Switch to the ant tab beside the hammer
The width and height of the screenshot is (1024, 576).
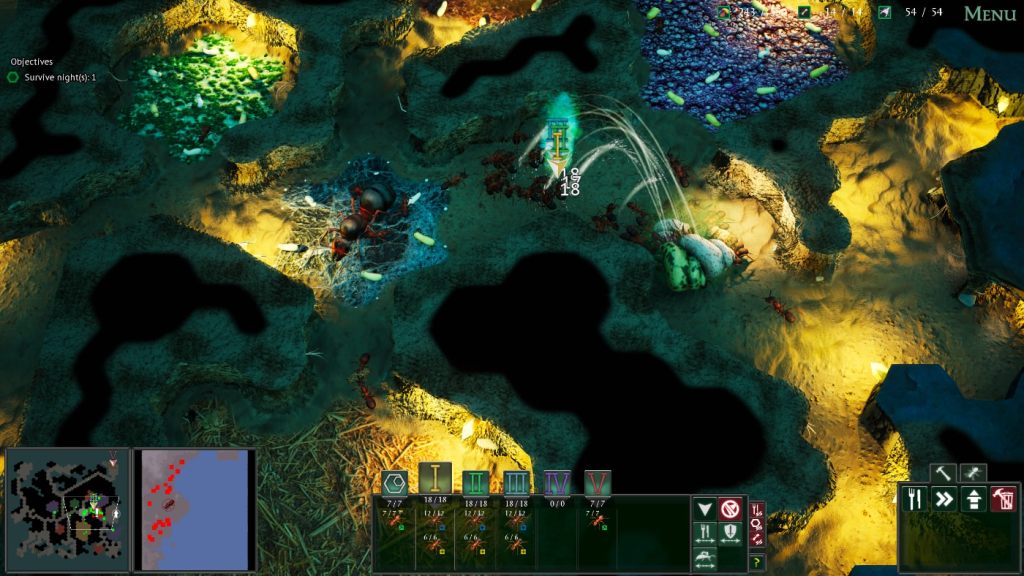971,473
